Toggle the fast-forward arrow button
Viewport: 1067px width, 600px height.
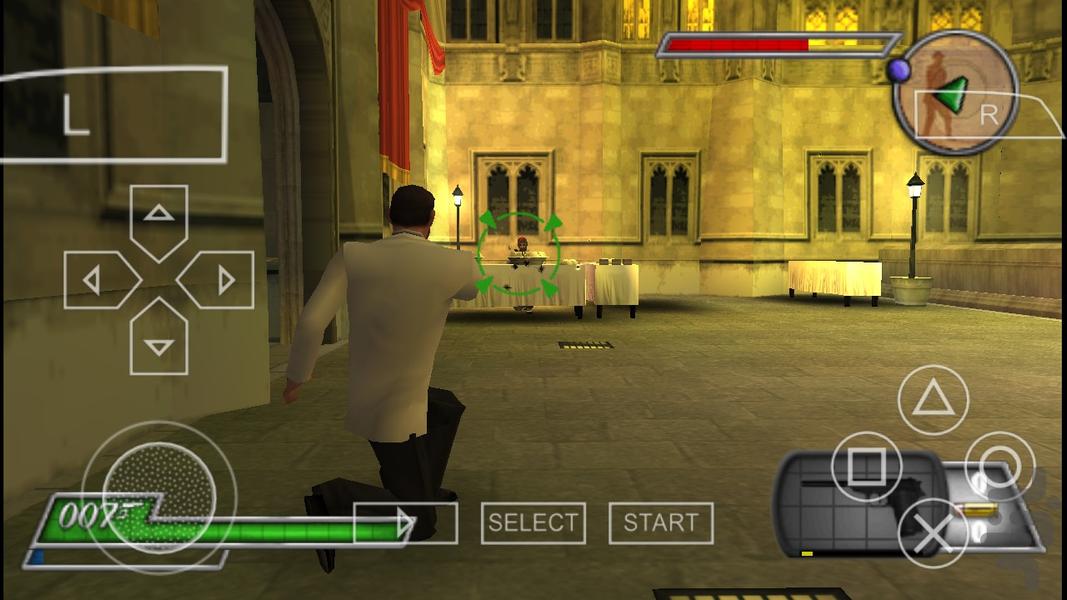coord(406,523)
